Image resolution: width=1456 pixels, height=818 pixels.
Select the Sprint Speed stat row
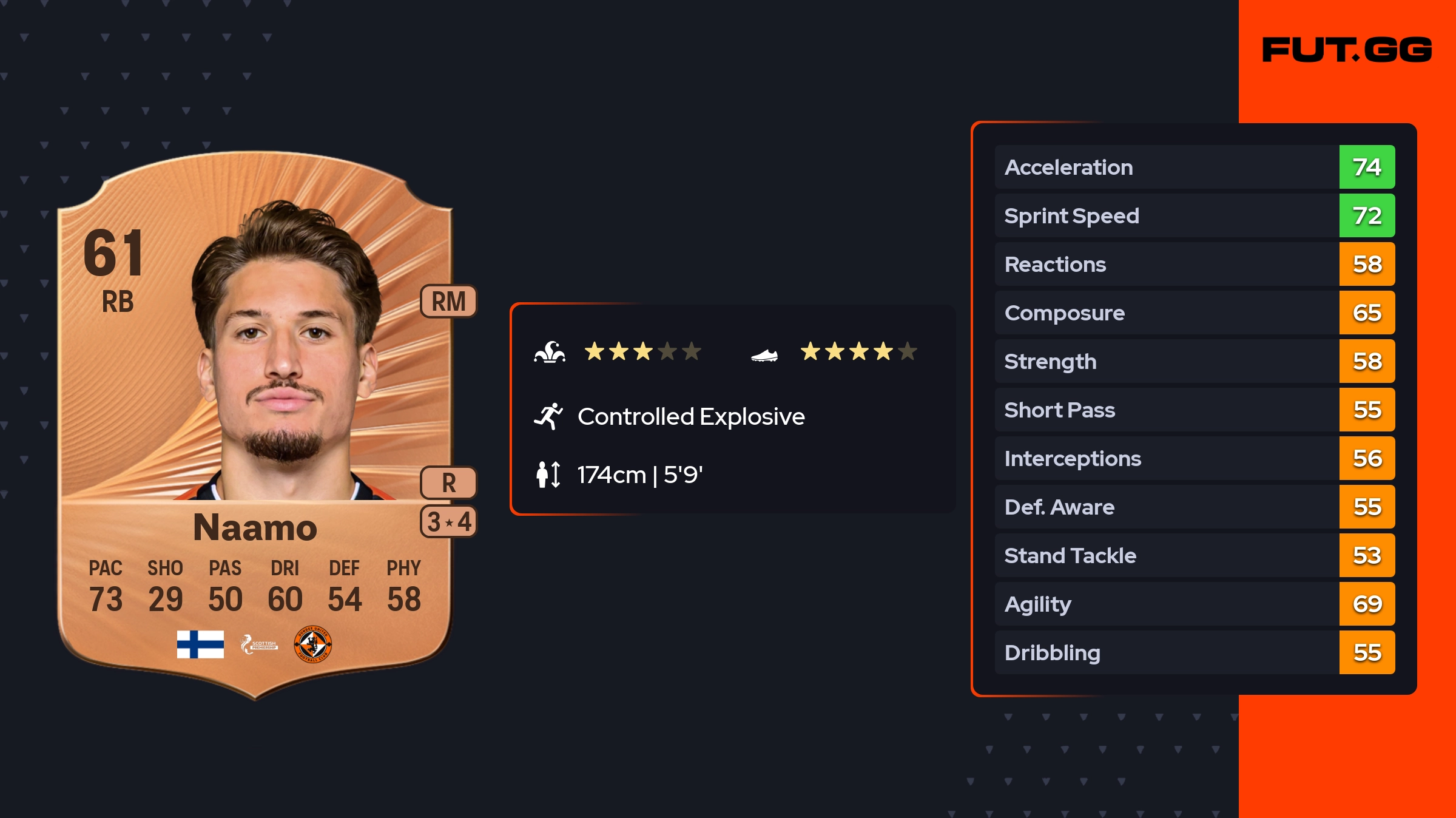coord(1194,215)
